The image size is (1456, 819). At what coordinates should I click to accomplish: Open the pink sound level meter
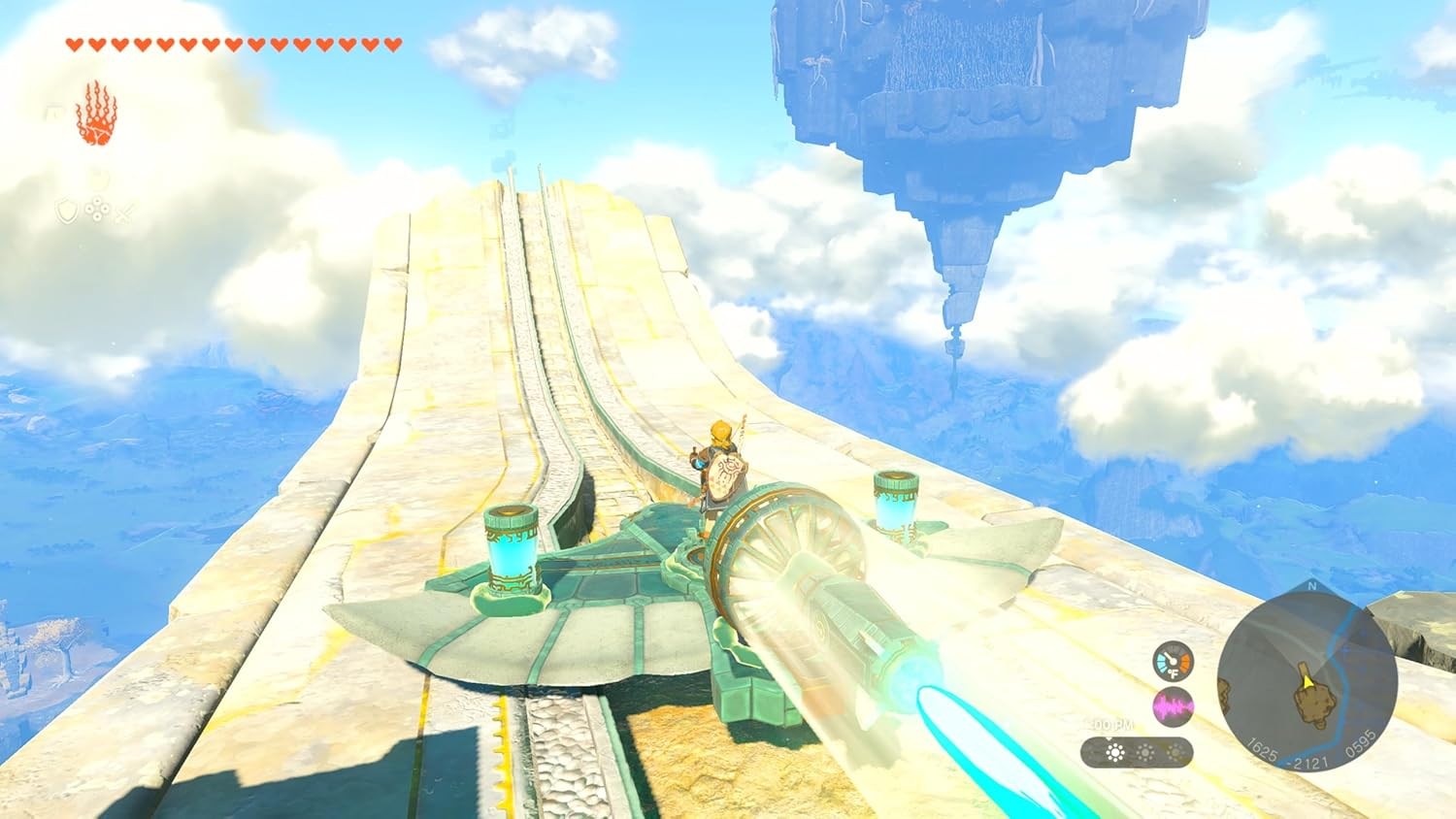click(x=1173, y=705)
